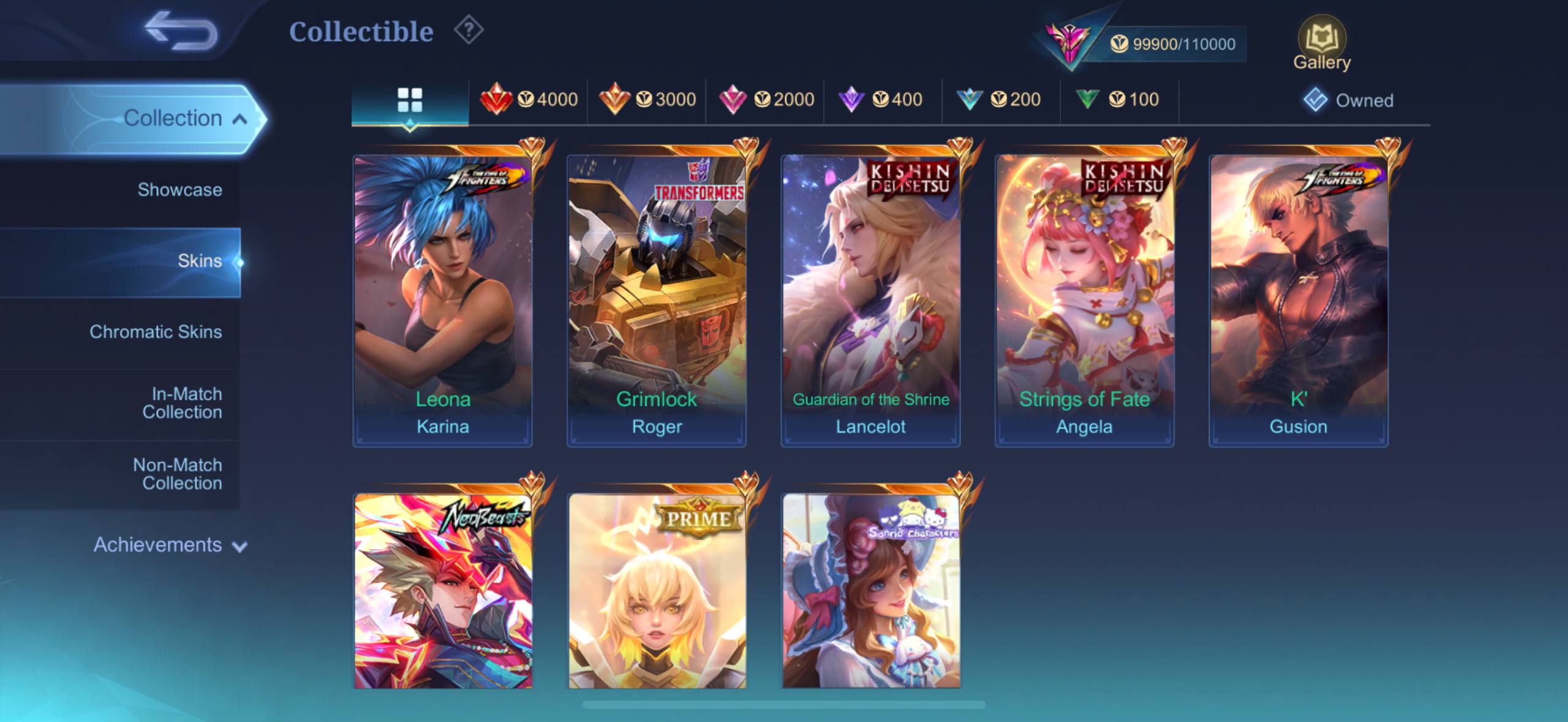Switch to the 2000 point tier
This screenshot has width=1568, height=722.
[x=766, y=99]
